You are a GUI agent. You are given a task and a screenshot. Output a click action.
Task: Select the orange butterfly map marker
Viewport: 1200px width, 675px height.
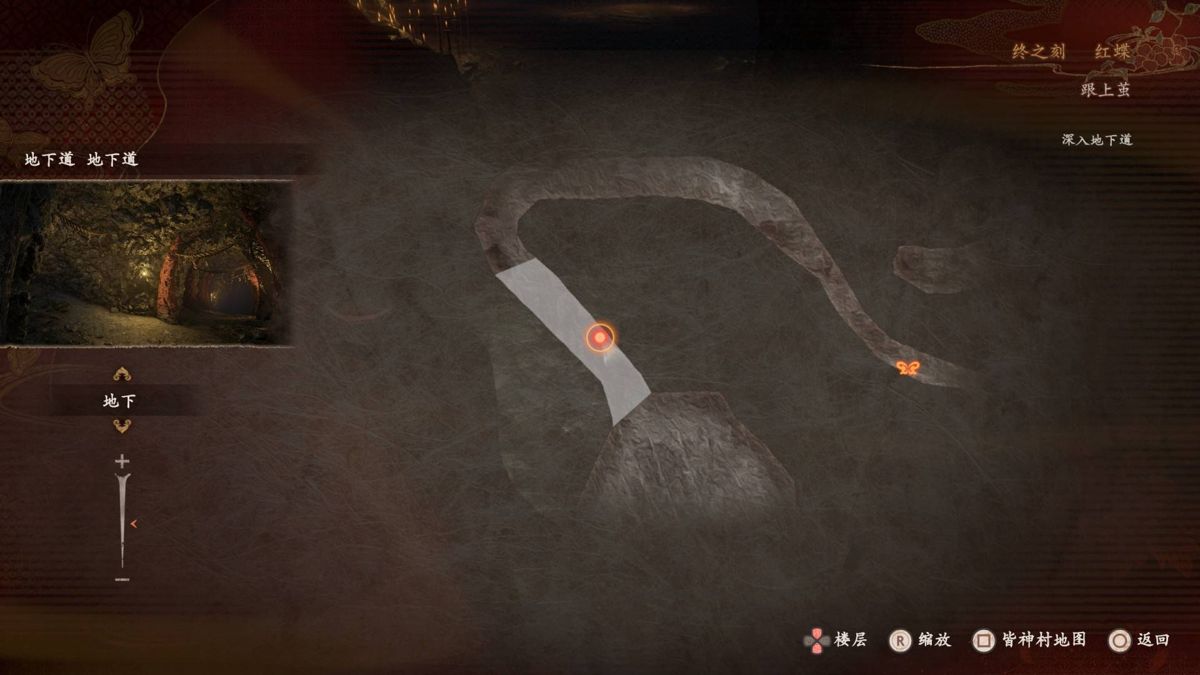click(908, 369)
